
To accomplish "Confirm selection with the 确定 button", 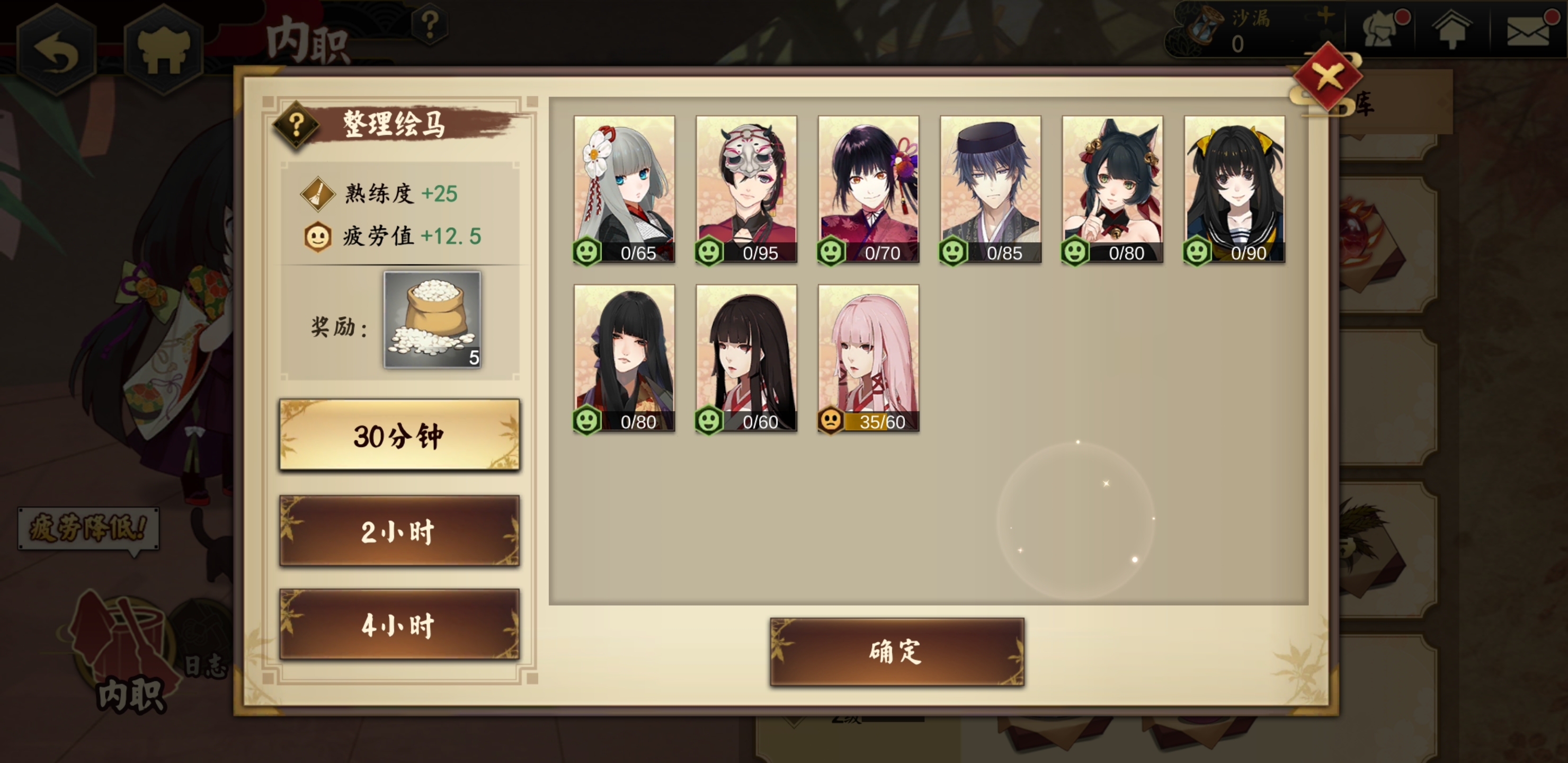I will [897, 652].
